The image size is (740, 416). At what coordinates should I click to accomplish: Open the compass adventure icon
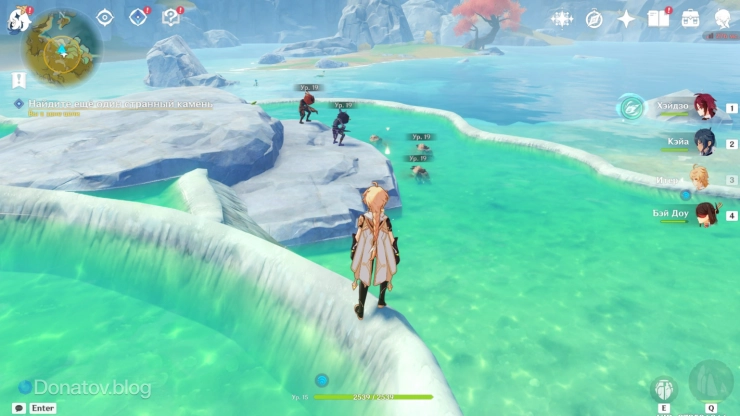pos(594,19)
